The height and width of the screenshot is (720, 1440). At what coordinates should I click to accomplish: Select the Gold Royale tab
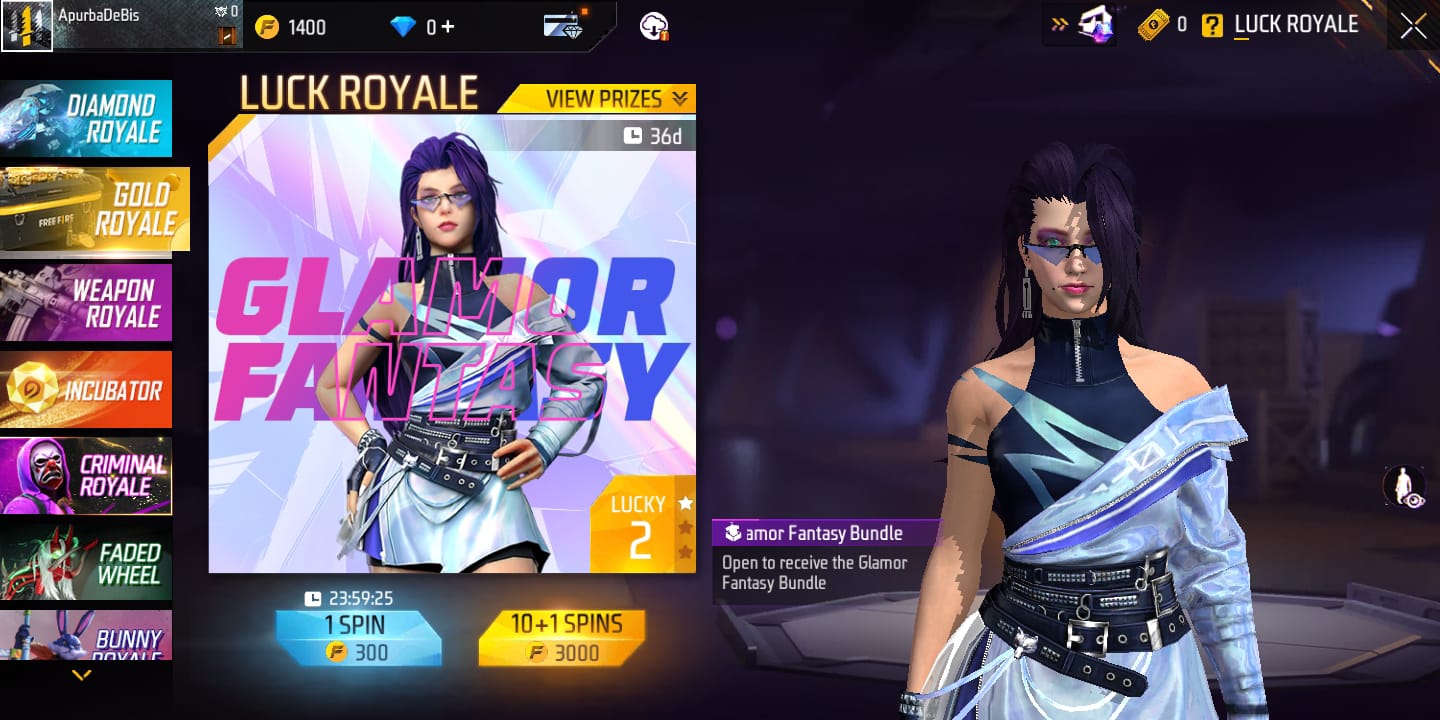pos(93,208)
